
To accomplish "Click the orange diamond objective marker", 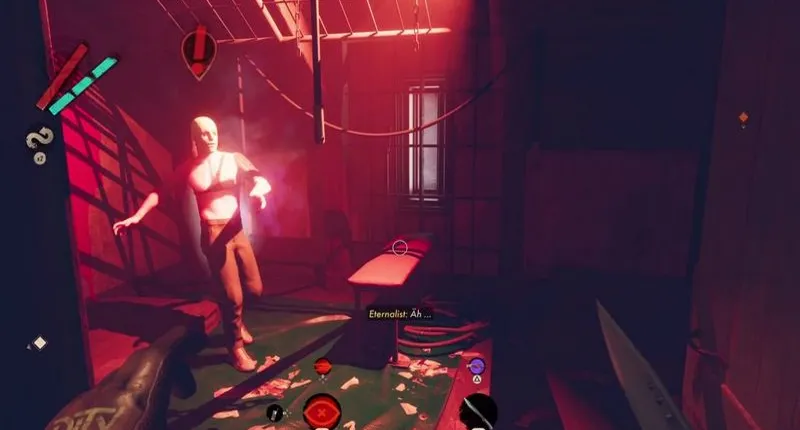I will pyautogui.click(x=742, y=118).
